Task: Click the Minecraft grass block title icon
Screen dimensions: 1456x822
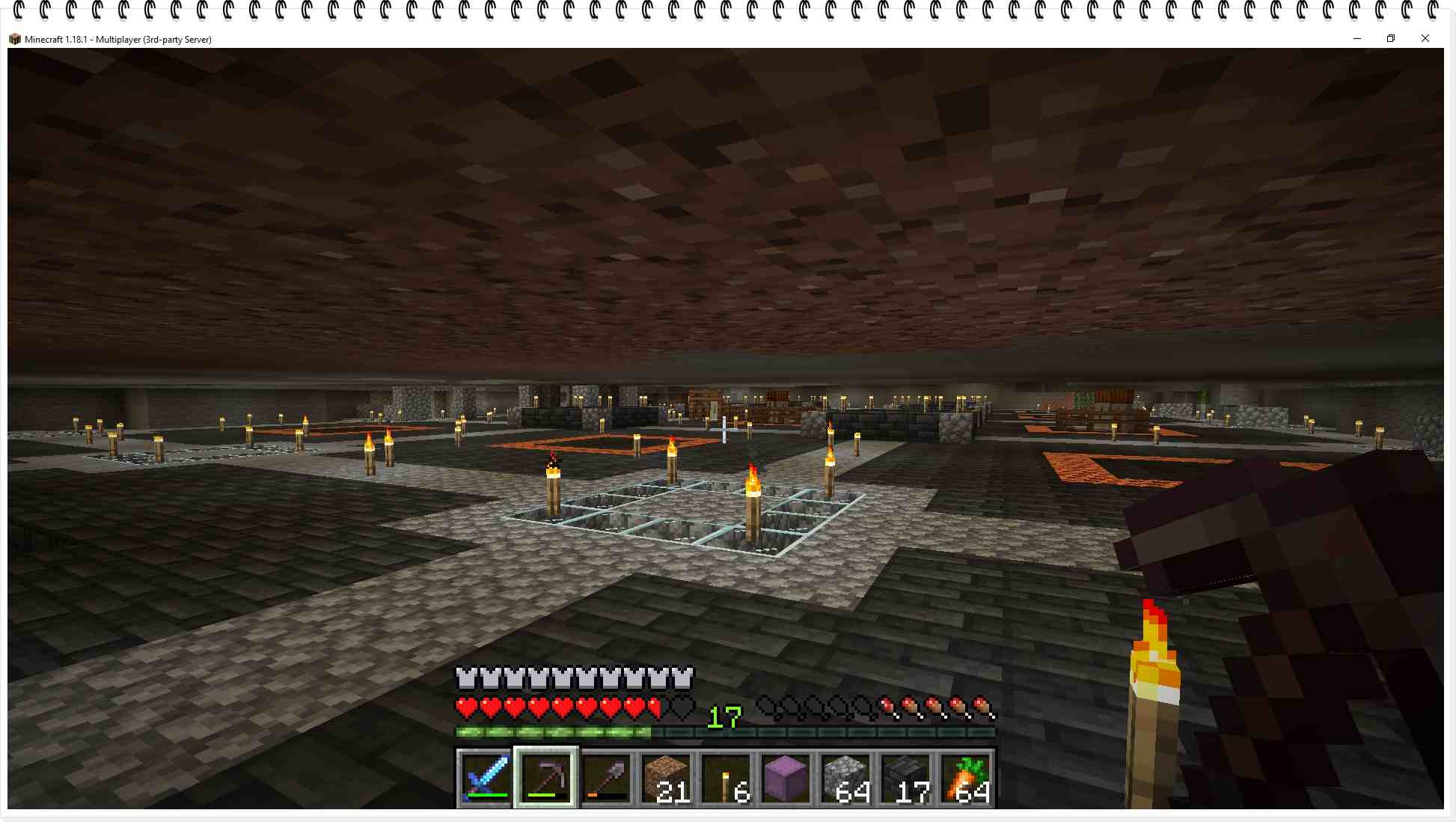Action: coord(13,39)
